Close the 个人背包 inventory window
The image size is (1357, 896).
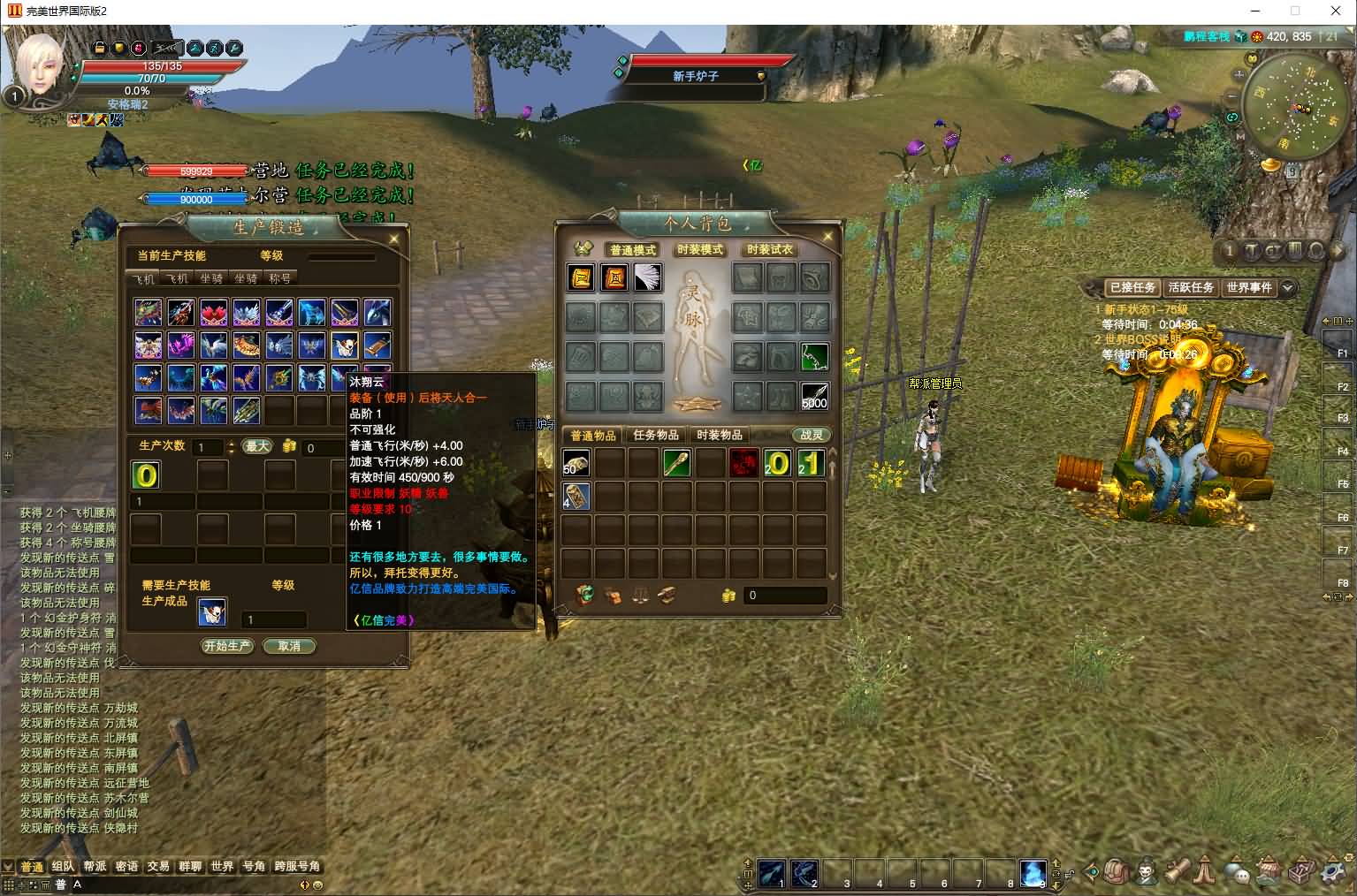[x=828, y=237]
